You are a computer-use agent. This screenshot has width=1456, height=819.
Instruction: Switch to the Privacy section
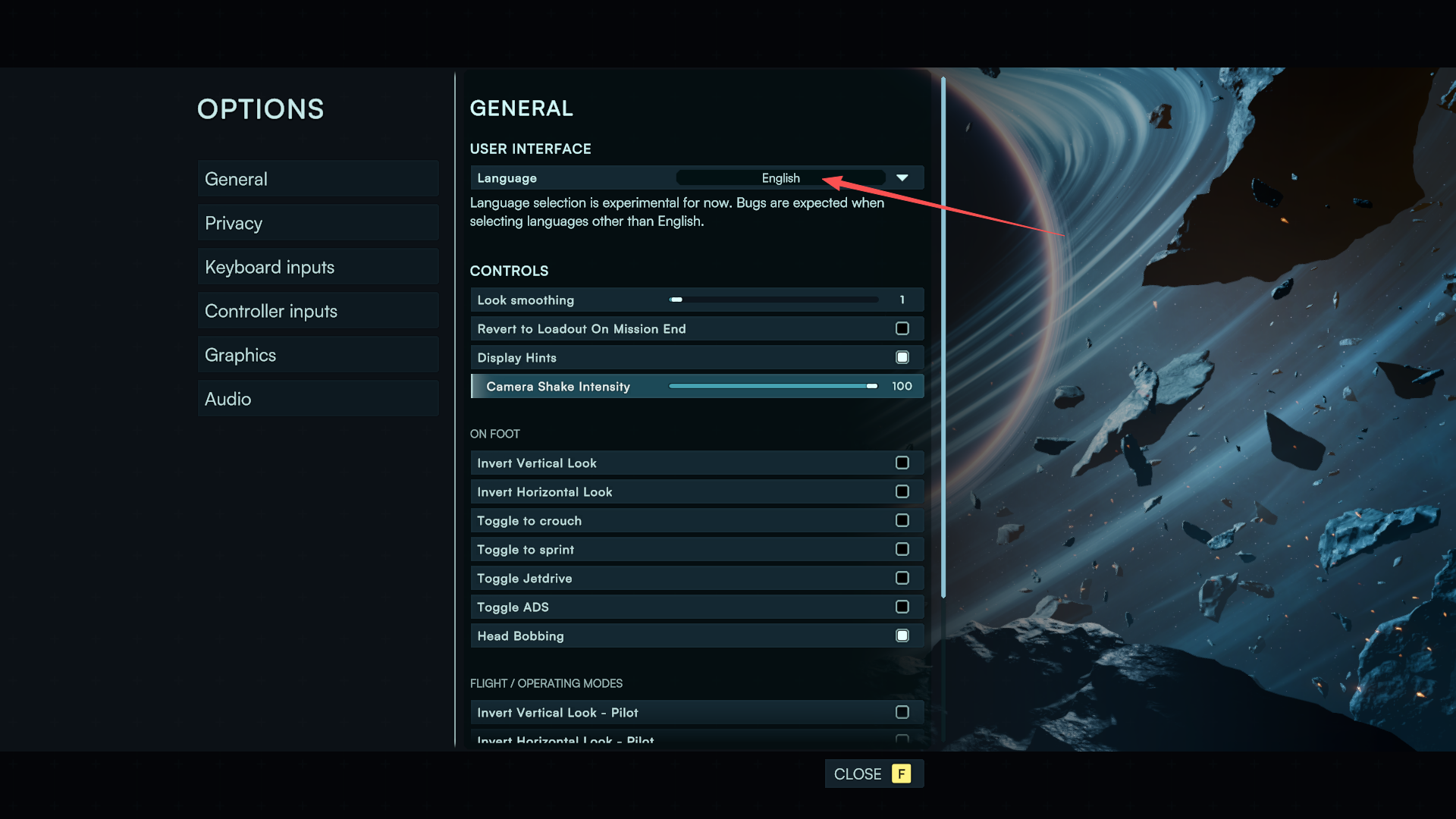(x=317, y=223)
